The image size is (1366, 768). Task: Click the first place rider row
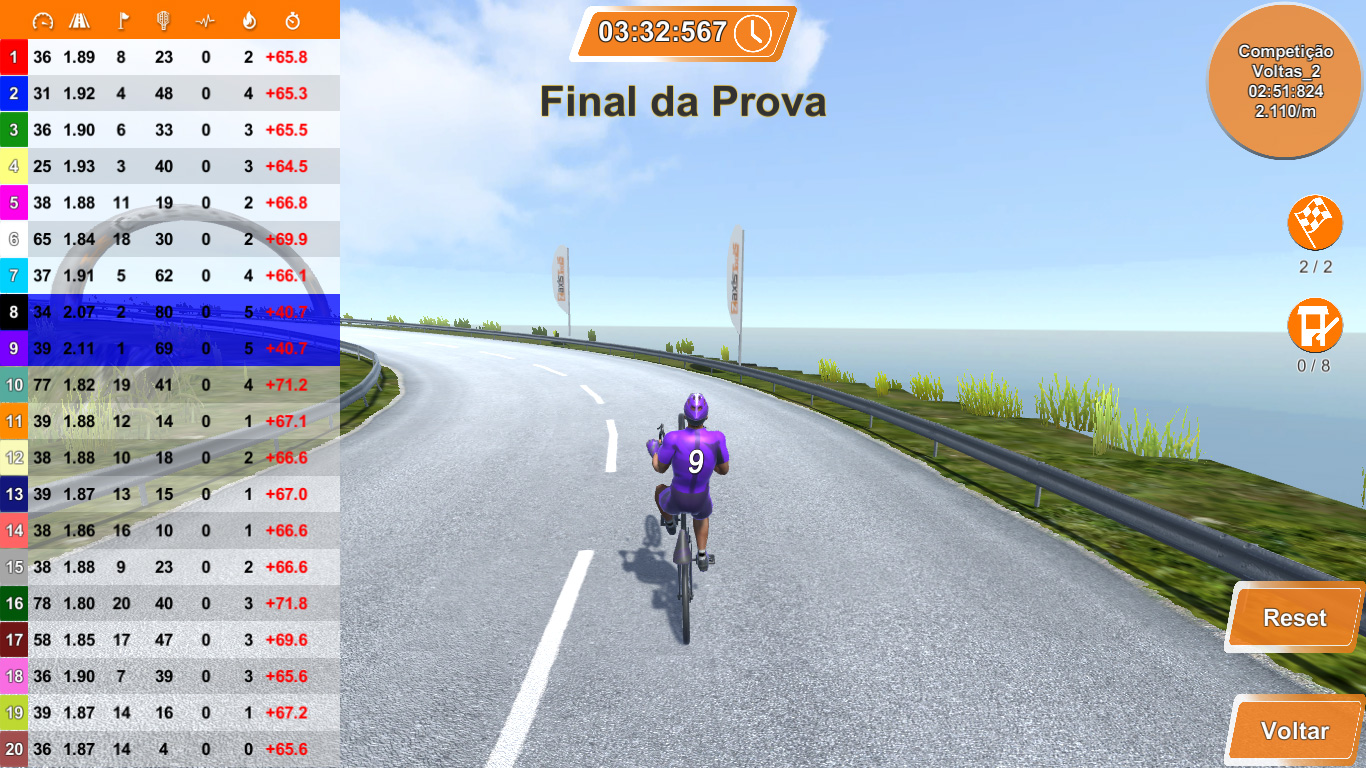click(x=170, y=57)
